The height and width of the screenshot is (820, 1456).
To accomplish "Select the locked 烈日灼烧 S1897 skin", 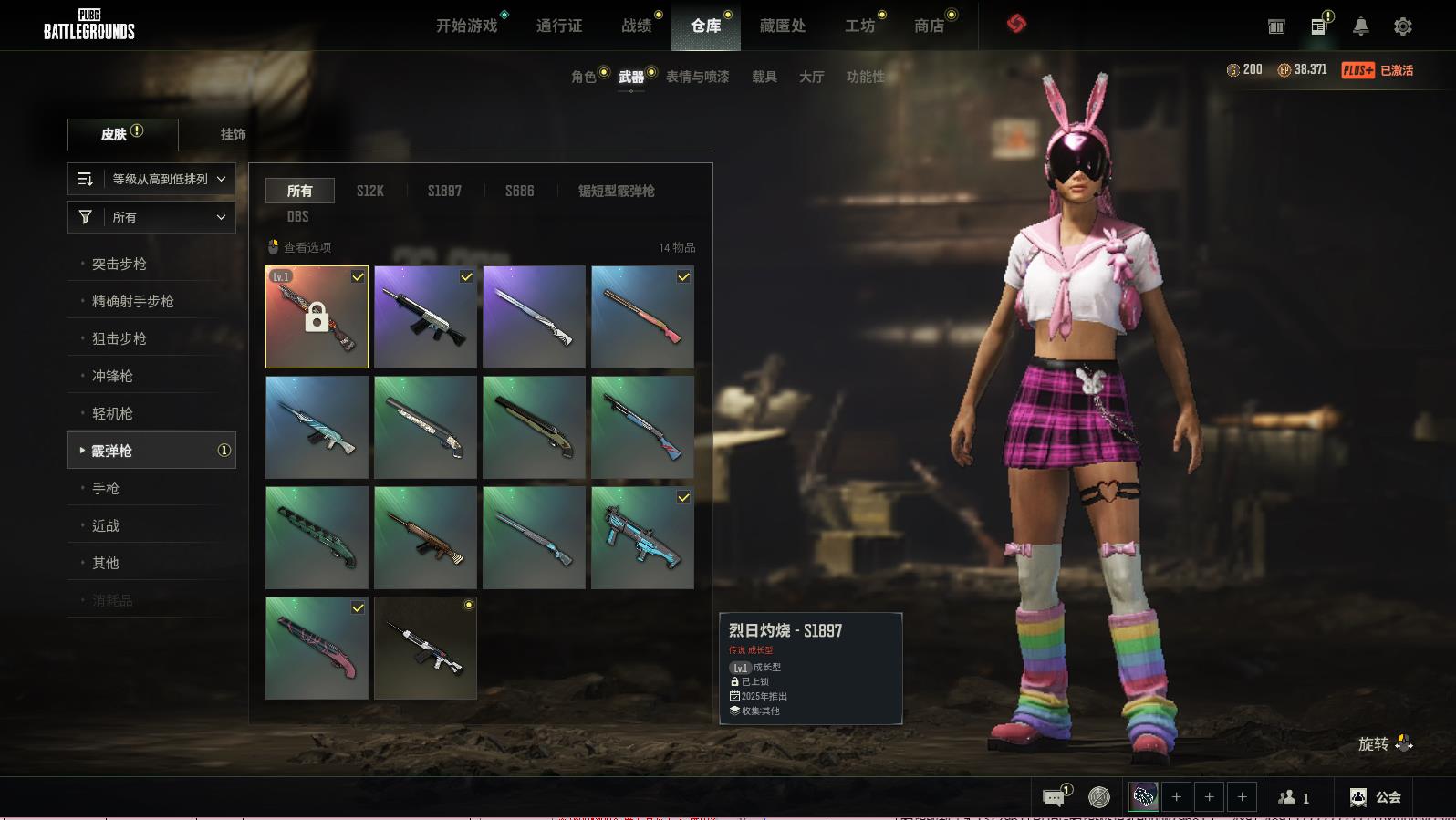I will click(317, 317).
